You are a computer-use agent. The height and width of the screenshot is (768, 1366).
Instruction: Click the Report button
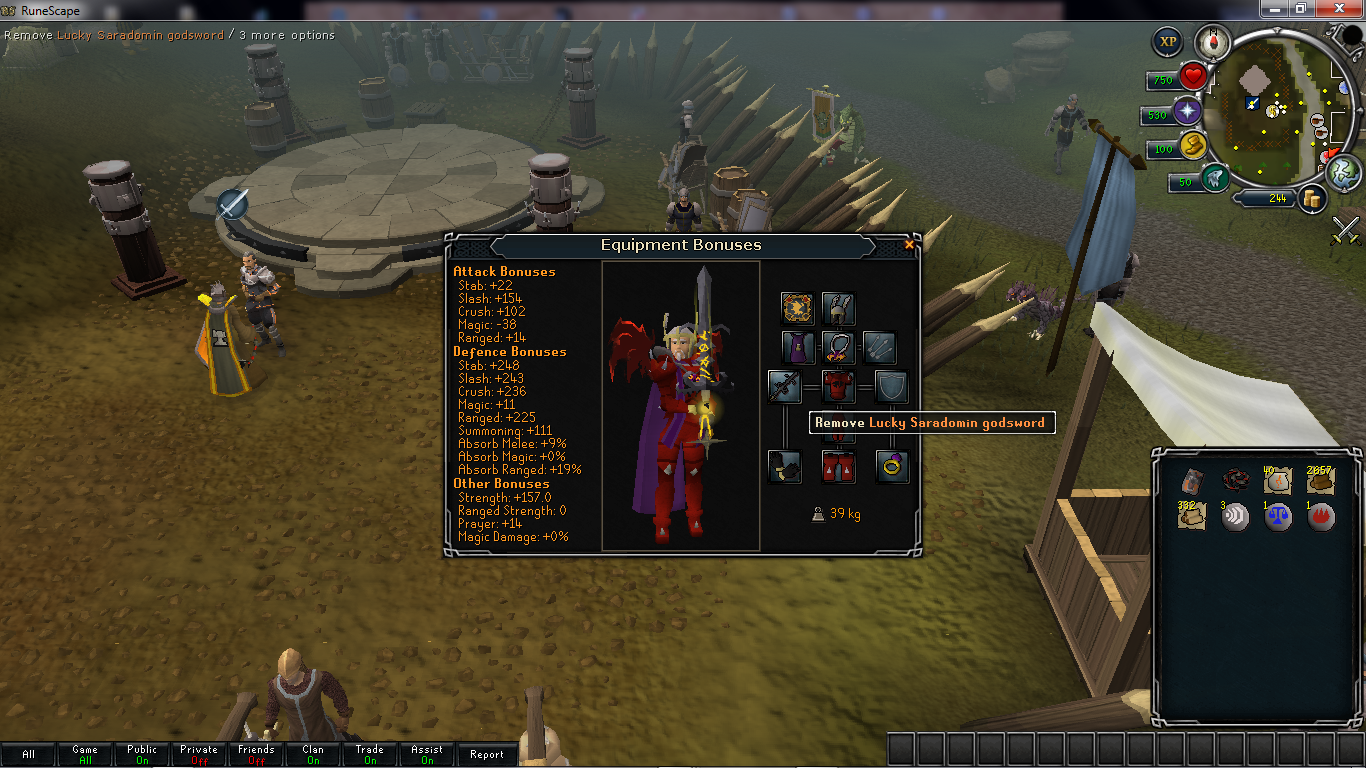pyautogui.click(x=486, y=754)
